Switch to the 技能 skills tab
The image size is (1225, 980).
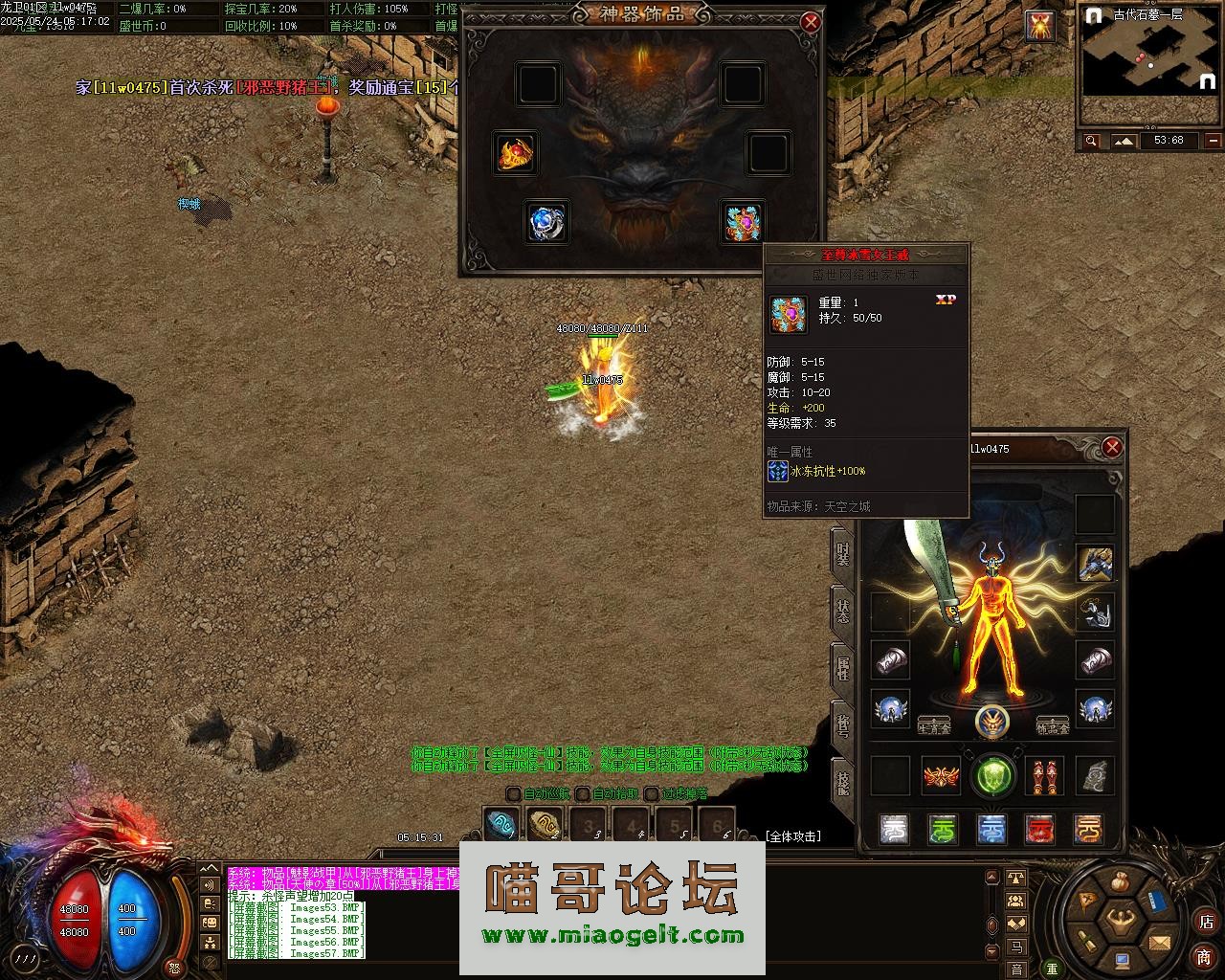tap(842, 782)
